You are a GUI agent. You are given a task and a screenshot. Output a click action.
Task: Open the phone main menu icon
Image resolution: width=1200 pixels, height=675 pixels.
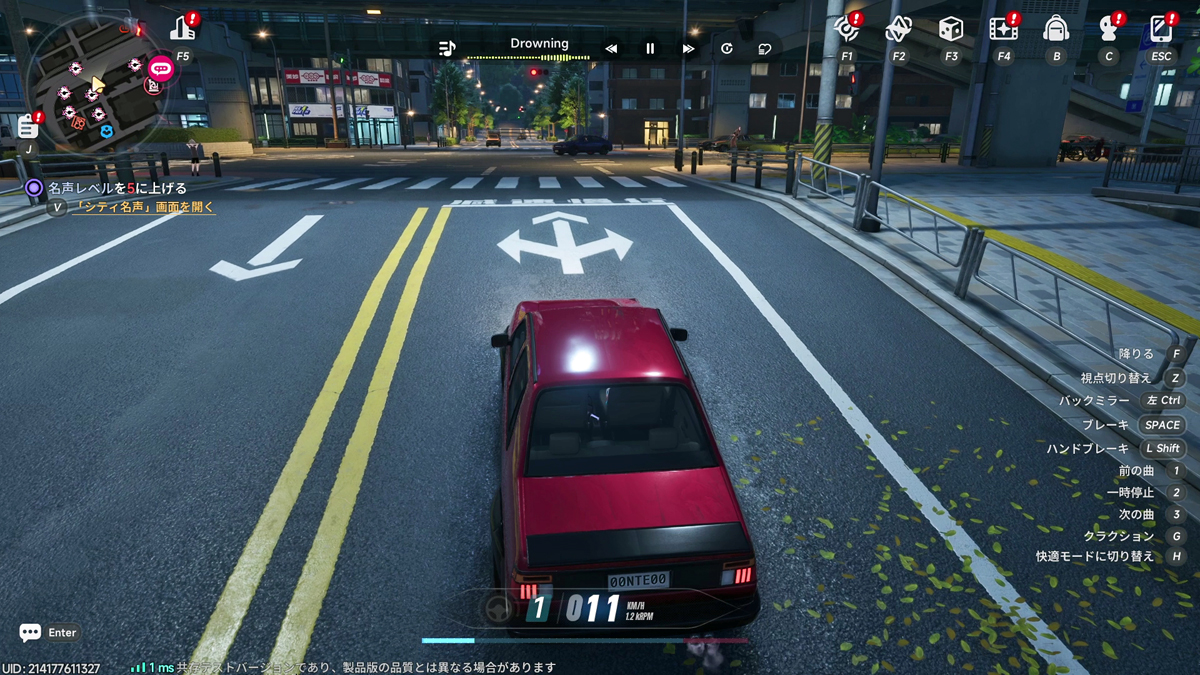pos(1161,28)
